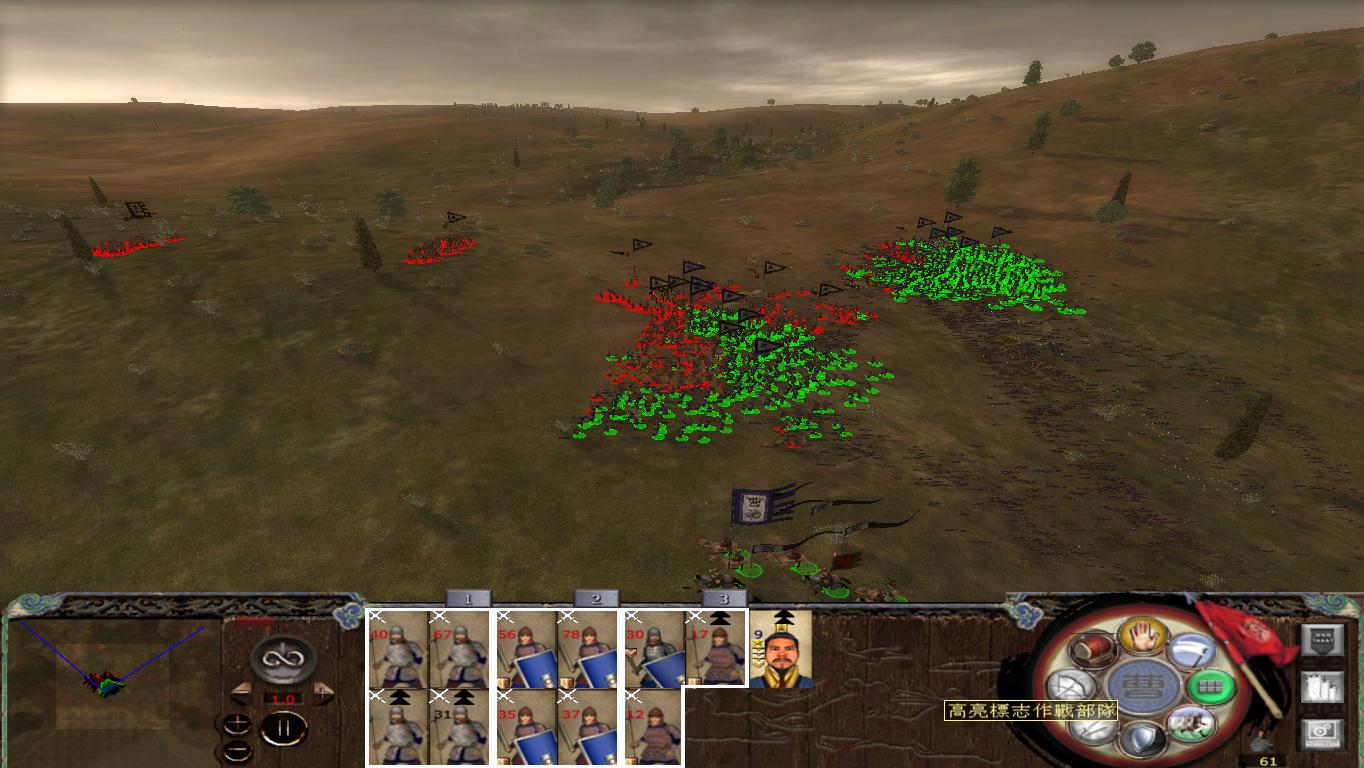Toggle the infinity unlimited-time button
1364x768 pixels.
pyautogui.click(x=281, y=659)
